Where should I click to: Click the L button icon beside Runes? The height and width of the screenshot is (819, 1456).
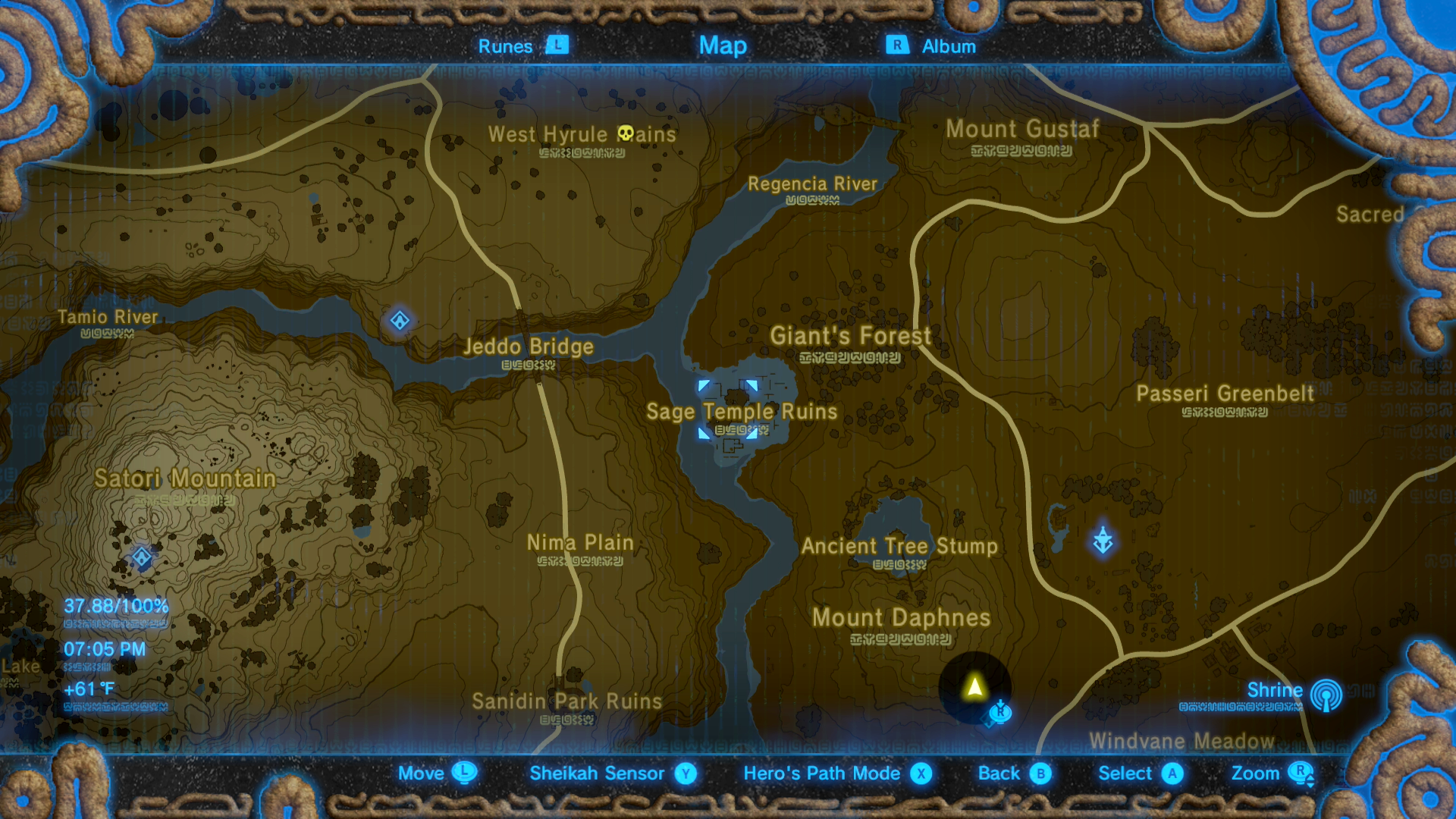[x=557, y=45]
